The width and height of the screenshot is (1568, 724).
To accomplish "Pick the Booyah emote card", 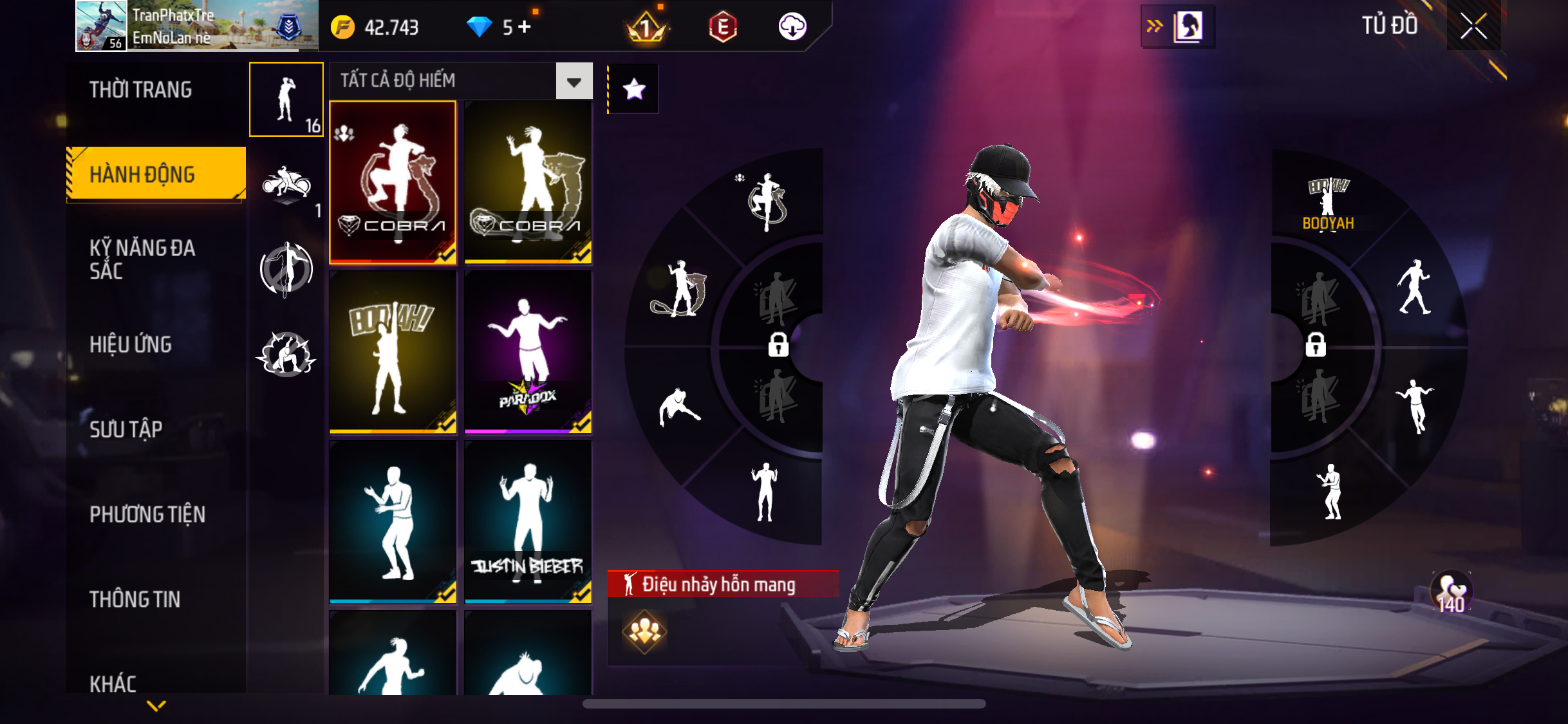I will pos(393,351).
